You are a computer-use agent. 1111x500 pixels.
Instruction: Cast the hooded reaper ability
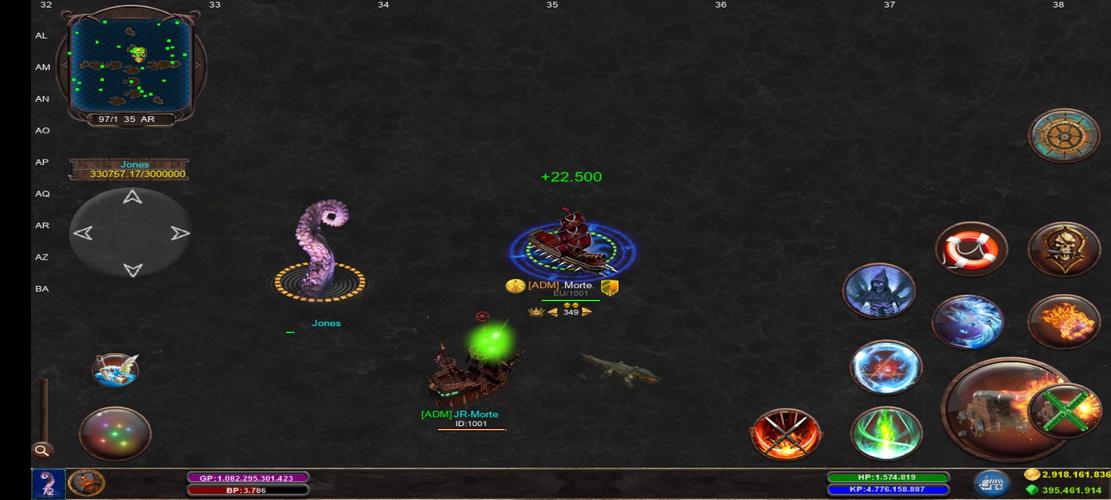[x=879, y=291]
